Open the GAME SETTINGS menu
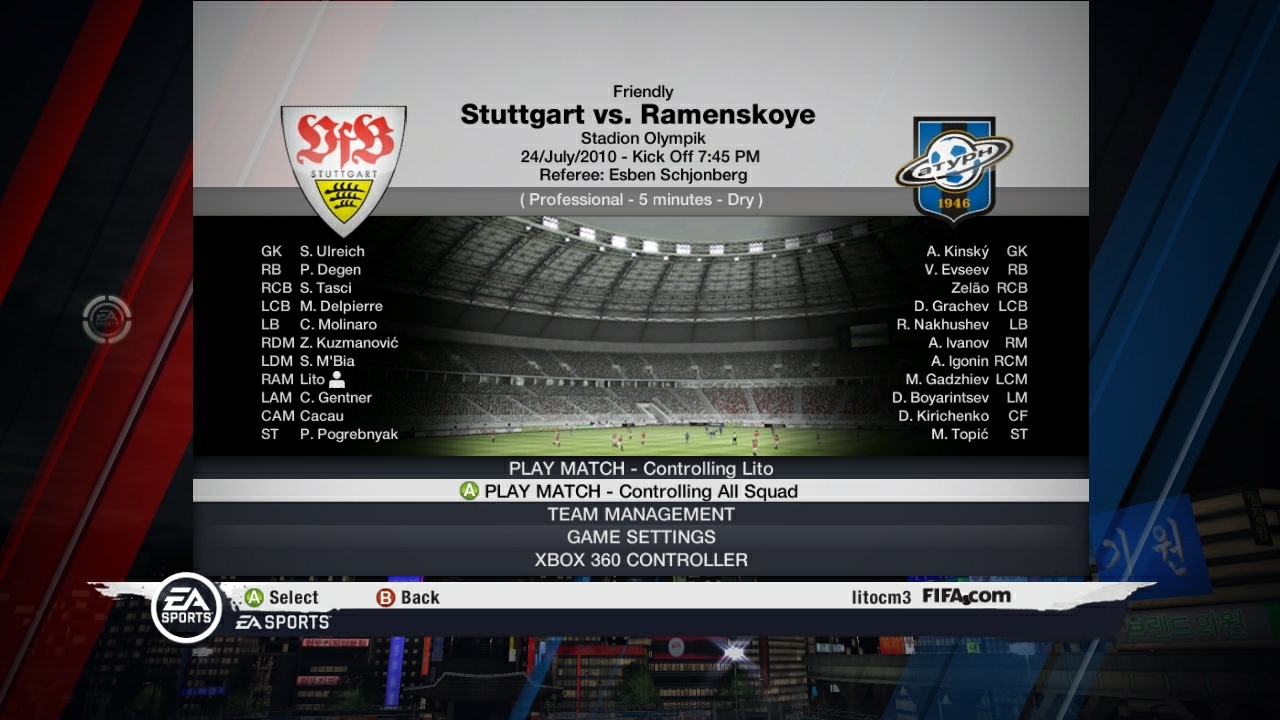 click(640, 537)
